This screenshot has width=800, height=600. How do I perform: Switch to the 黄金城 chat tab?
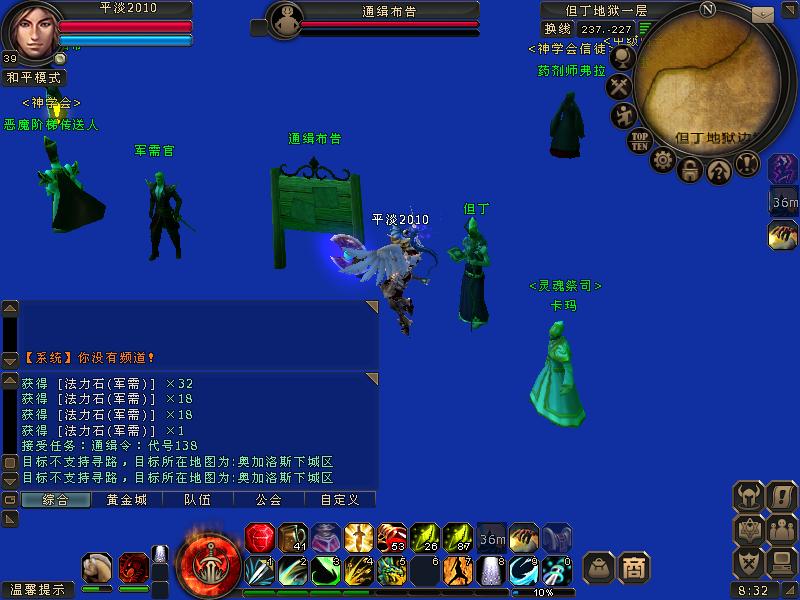126,499
